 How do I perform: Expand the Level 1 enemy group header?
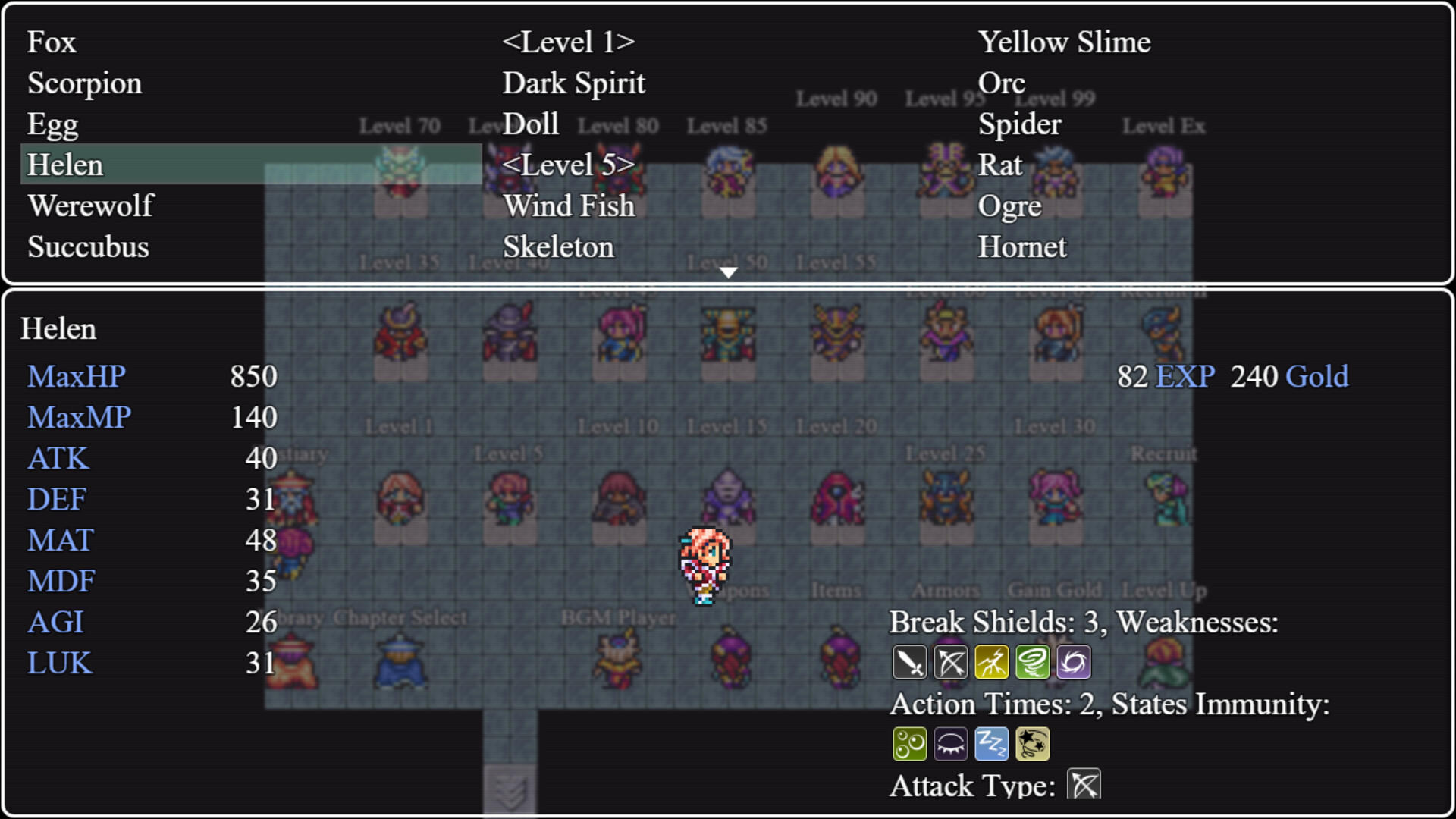(569, 42)
